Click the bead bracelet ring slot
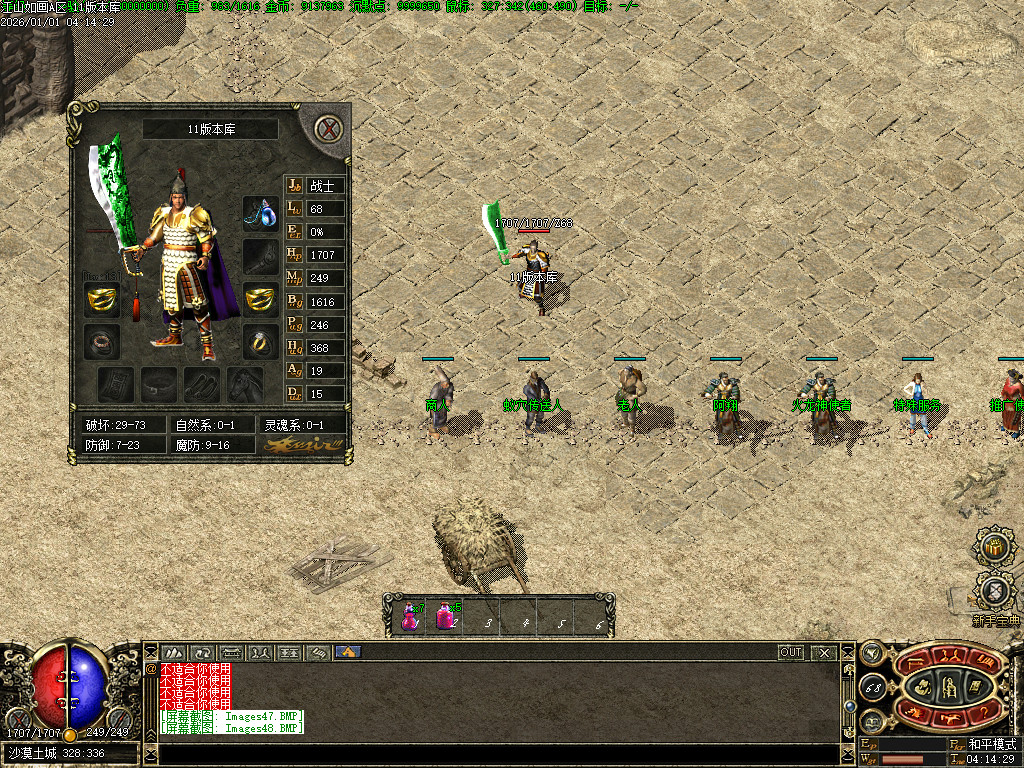 (101, 341)
